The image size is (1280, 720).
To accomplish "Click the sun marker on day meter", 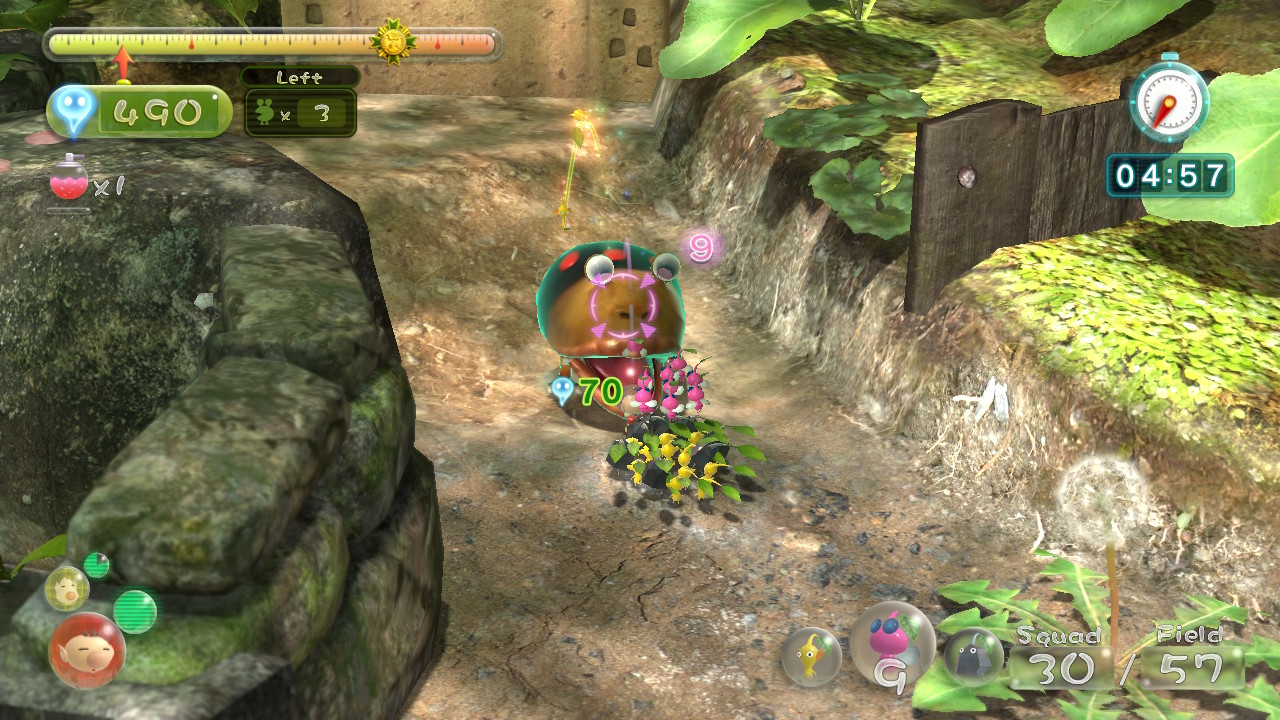I will 392,42.
